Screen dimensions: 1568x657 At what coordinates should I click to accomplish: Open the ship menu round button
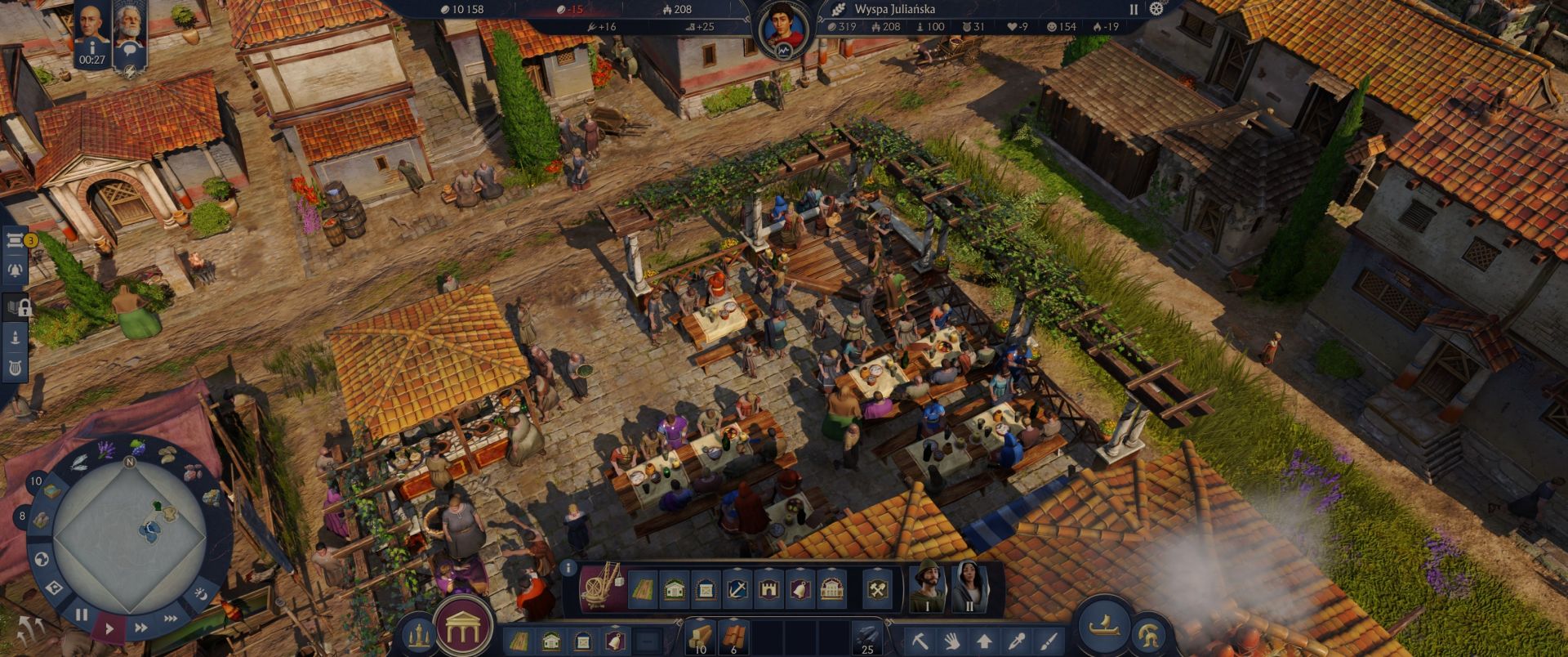(1104, 625)
